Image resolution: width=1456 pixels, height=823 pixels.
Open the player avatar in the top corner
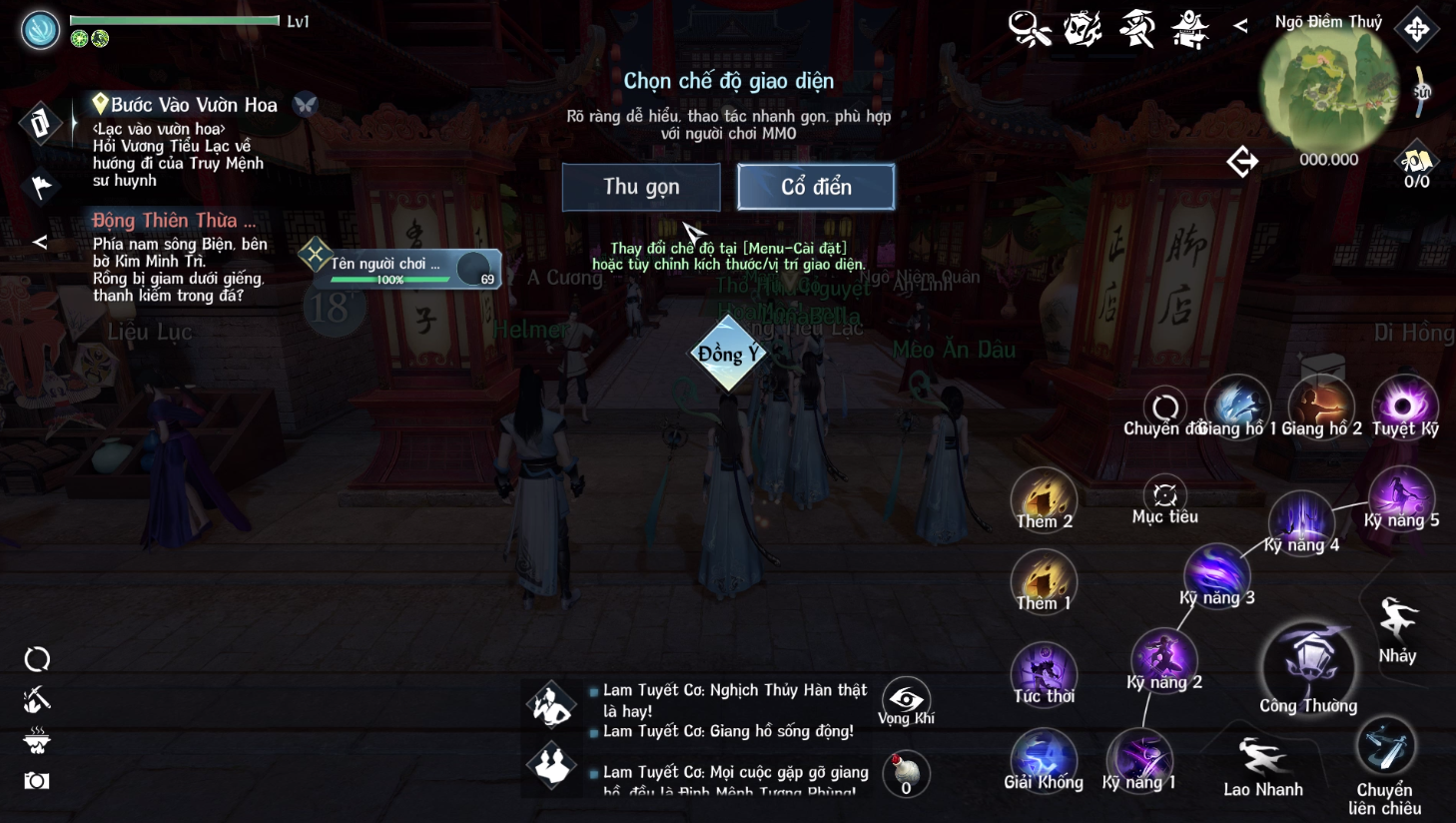pos(41,29)
